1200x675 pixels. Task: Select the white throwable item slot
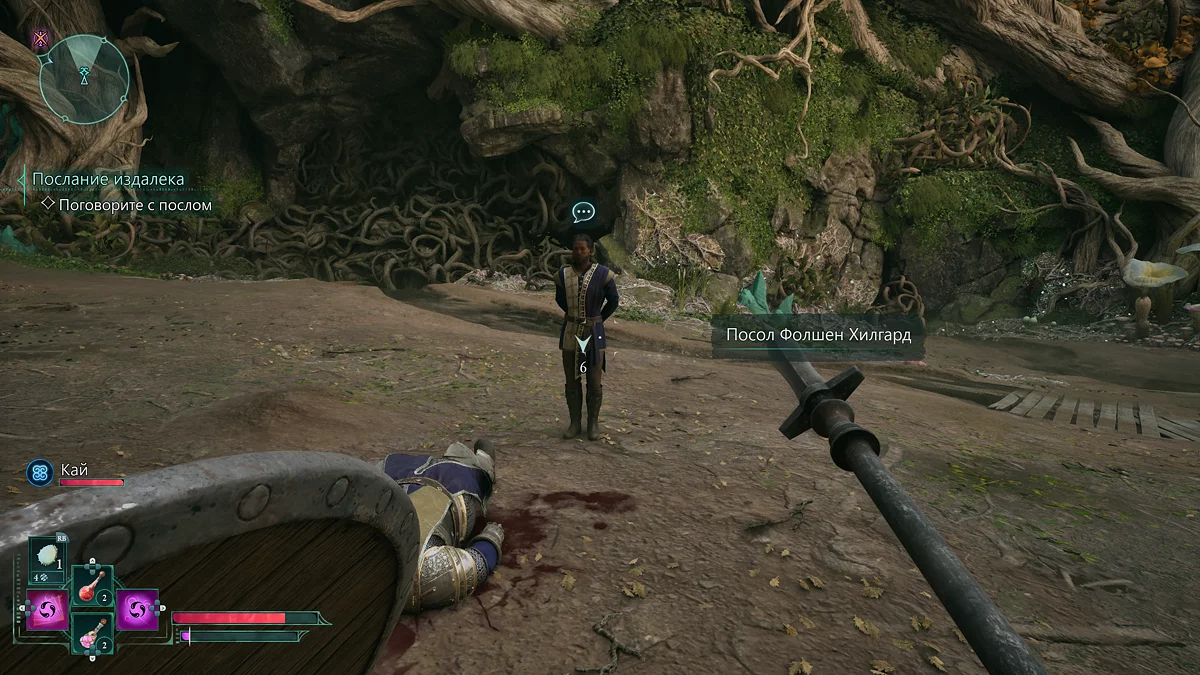point(48,556)
